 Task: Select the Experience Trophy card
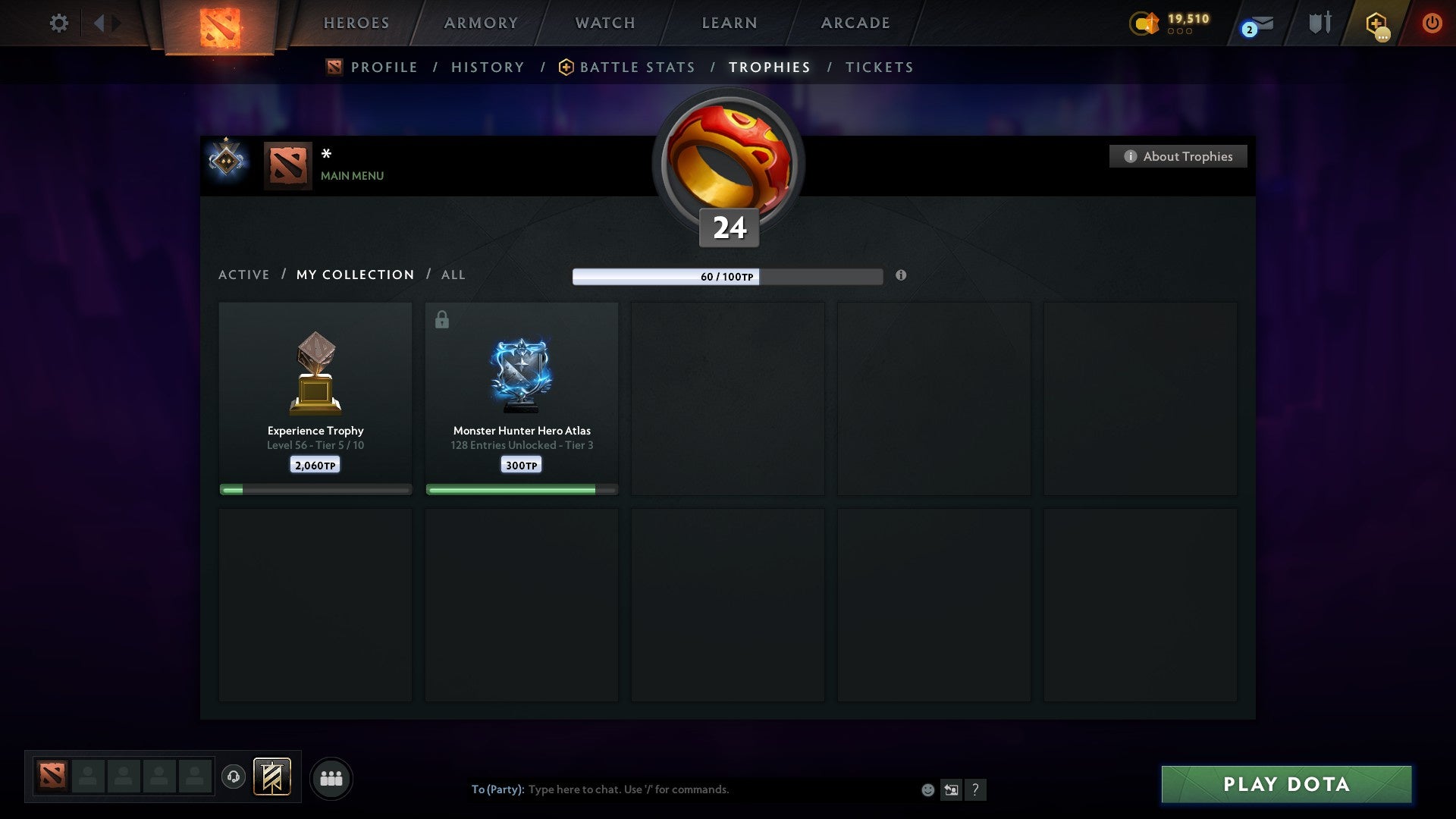click(x=315, y=394)
